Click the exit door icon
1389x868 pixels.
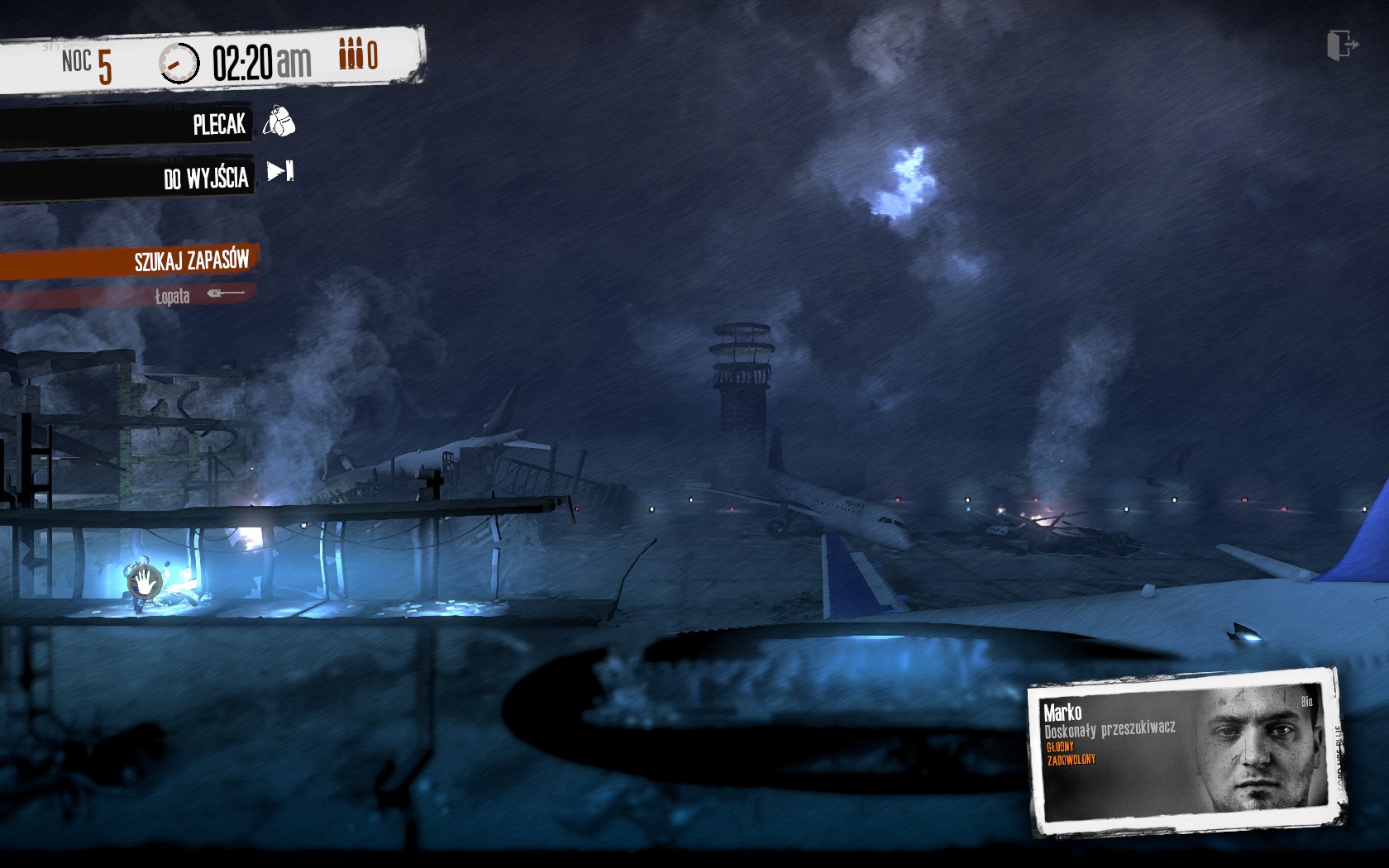tap(1341, 45)
